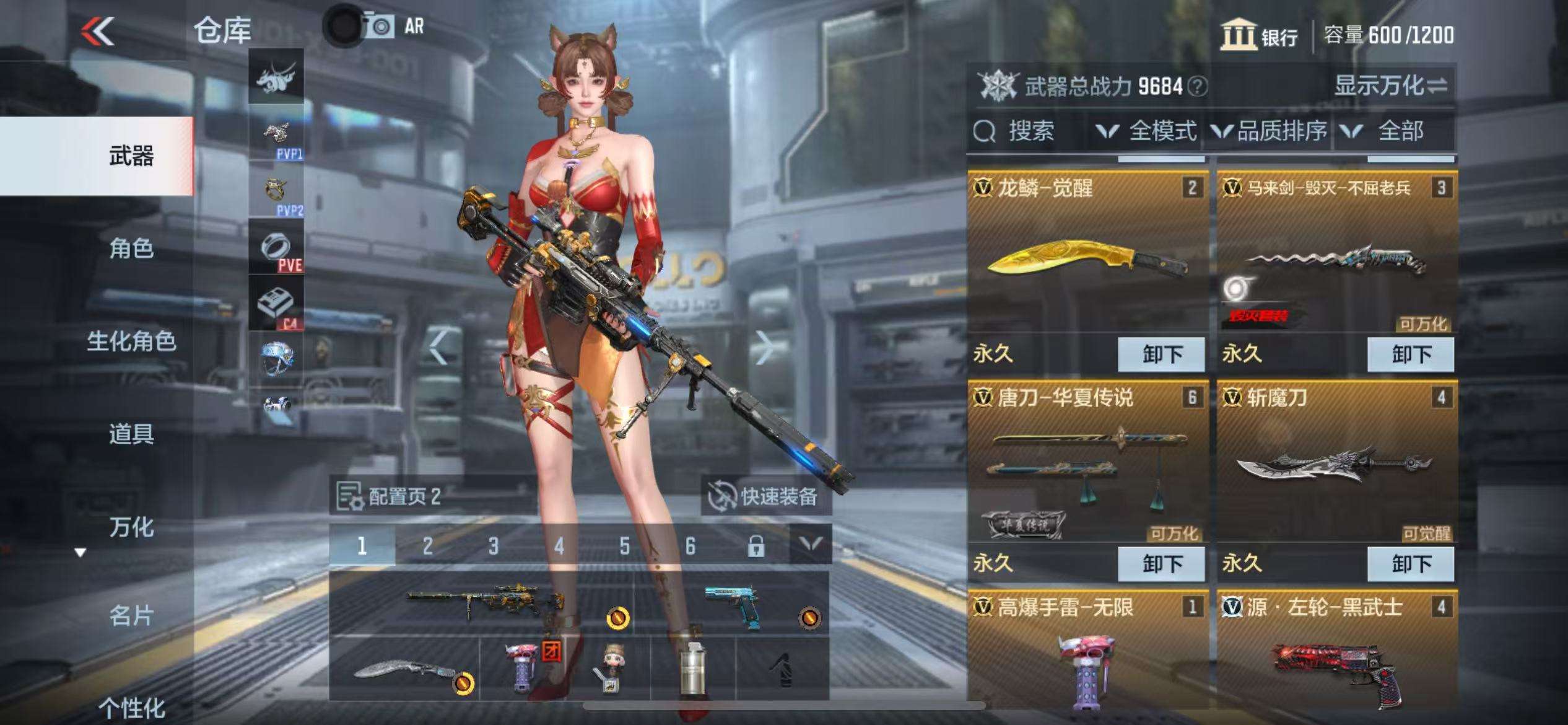This screenshot has width=1568, height=725.
Task: Switch to the 角色 character tab
Action: [131, 248]
